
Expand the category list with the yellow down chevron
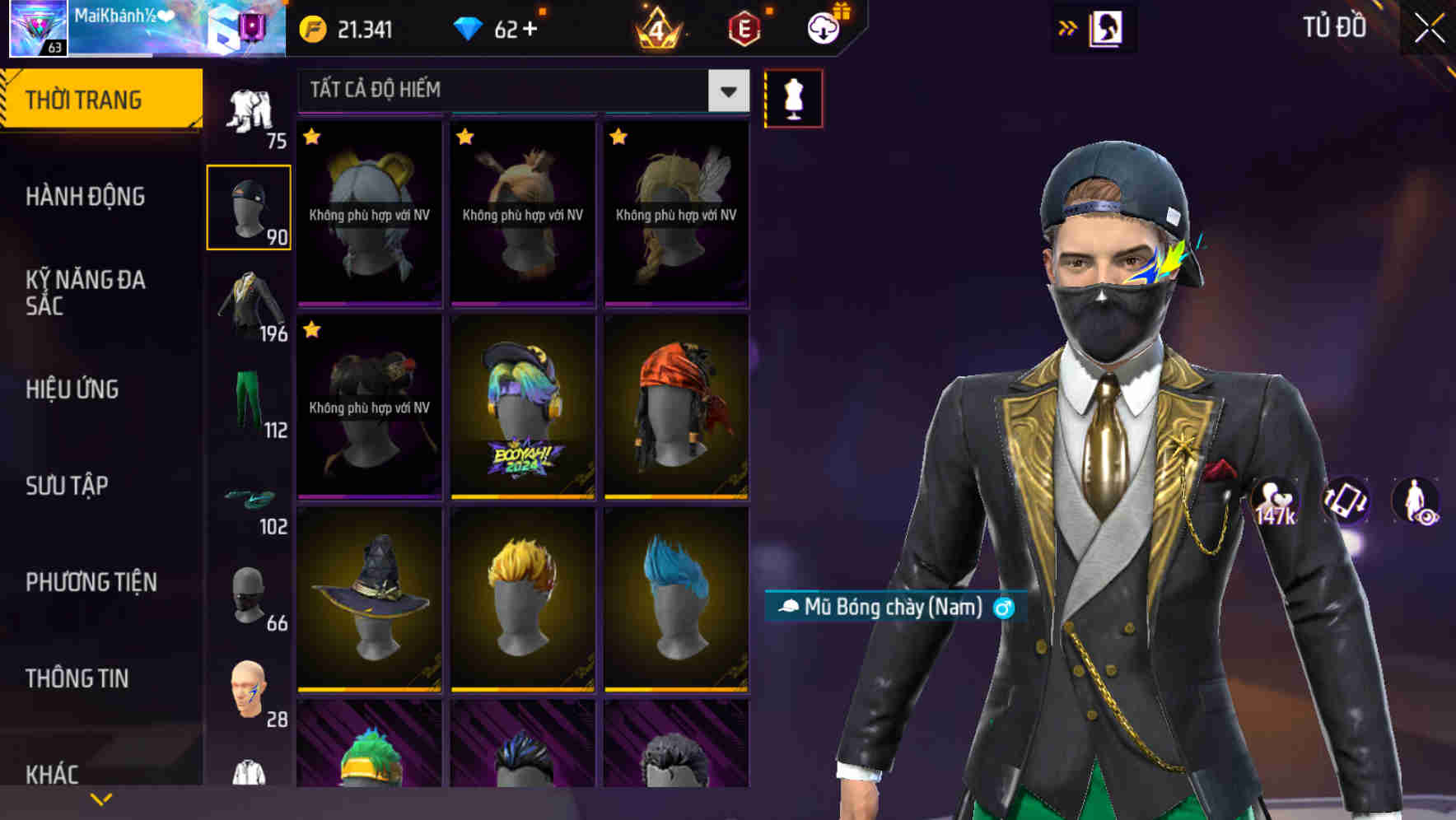(100, 798)
